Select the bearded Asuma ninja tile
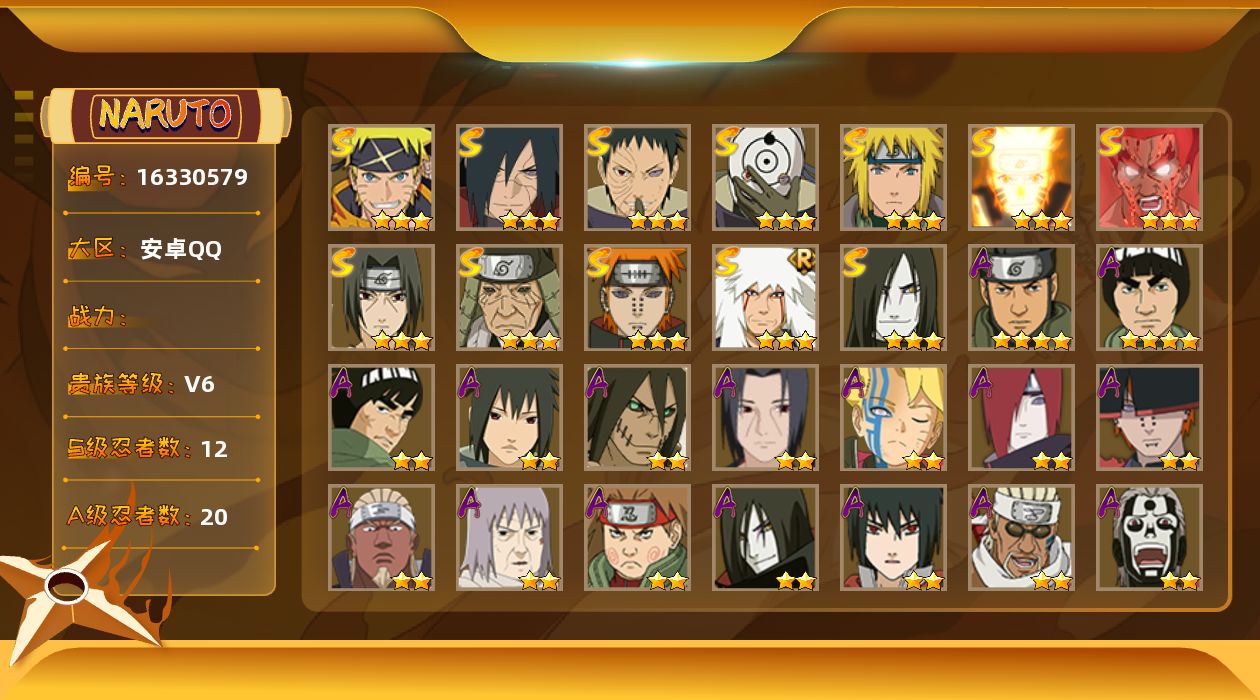1260x700 pixels. 1021,297
